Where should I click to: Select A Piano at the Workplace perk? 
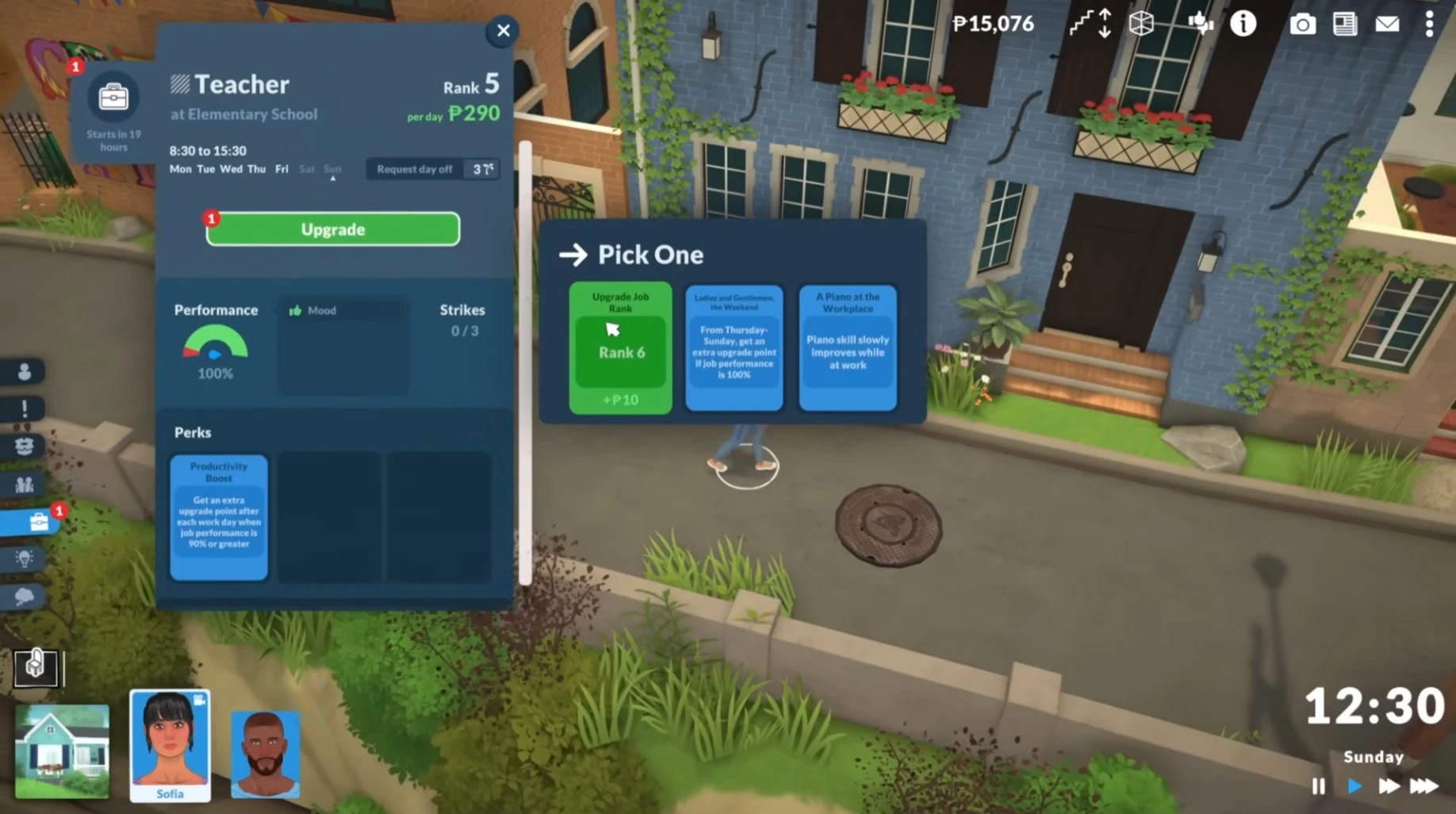[847, 347]
